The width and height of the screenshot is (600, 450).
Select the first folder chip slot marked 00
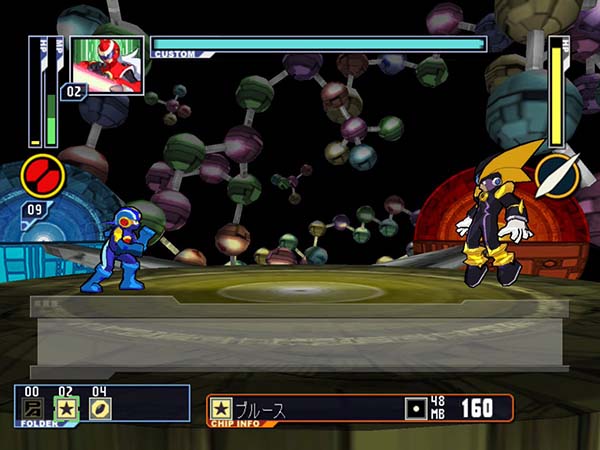(x=34, y=409)
